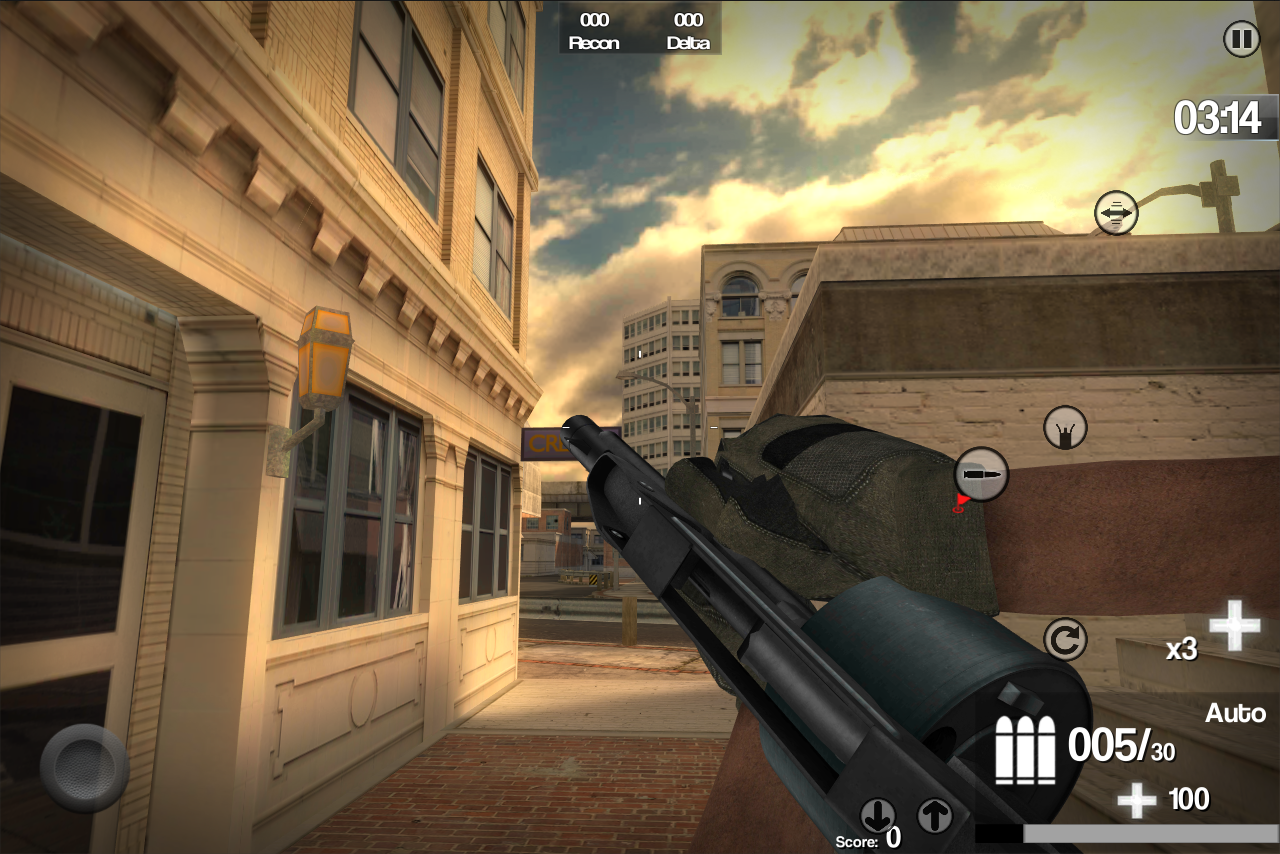
Task: Throw a grenade using the grenade icon
Action: [1065, 426]
